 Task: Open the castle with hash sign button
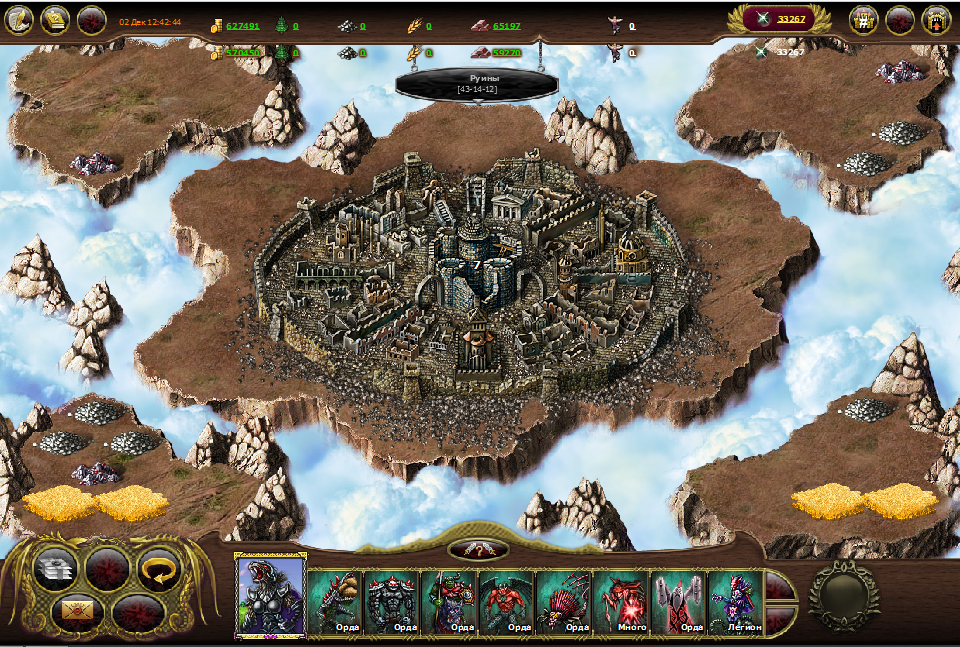click(x=864, y=19)
